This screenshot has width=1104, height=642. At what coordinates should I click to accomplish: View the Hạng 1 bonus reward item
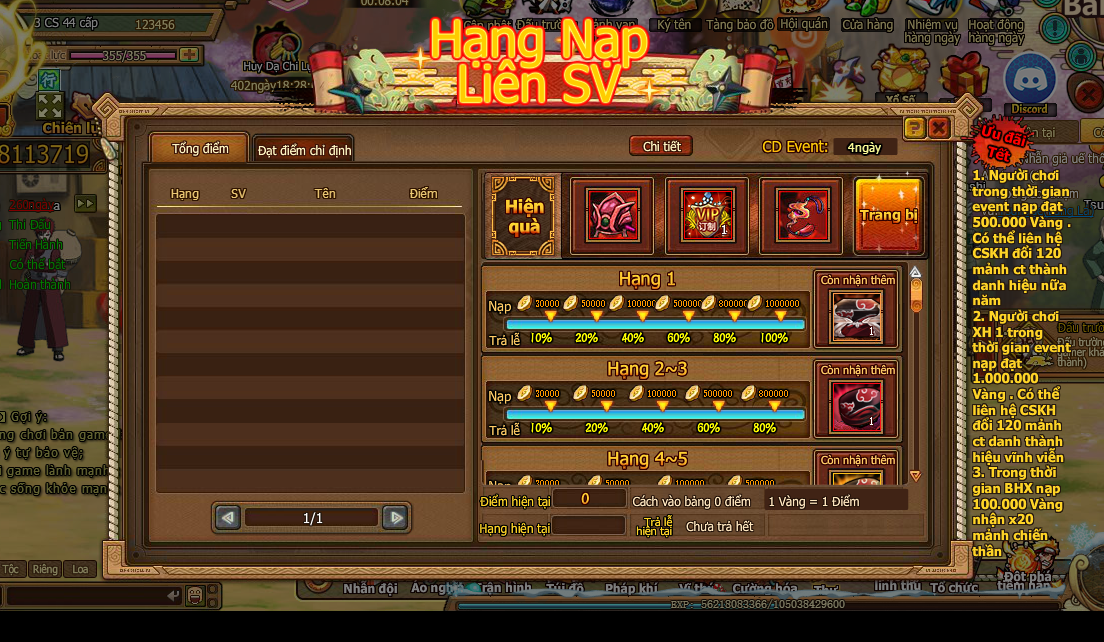click(856, 316)
